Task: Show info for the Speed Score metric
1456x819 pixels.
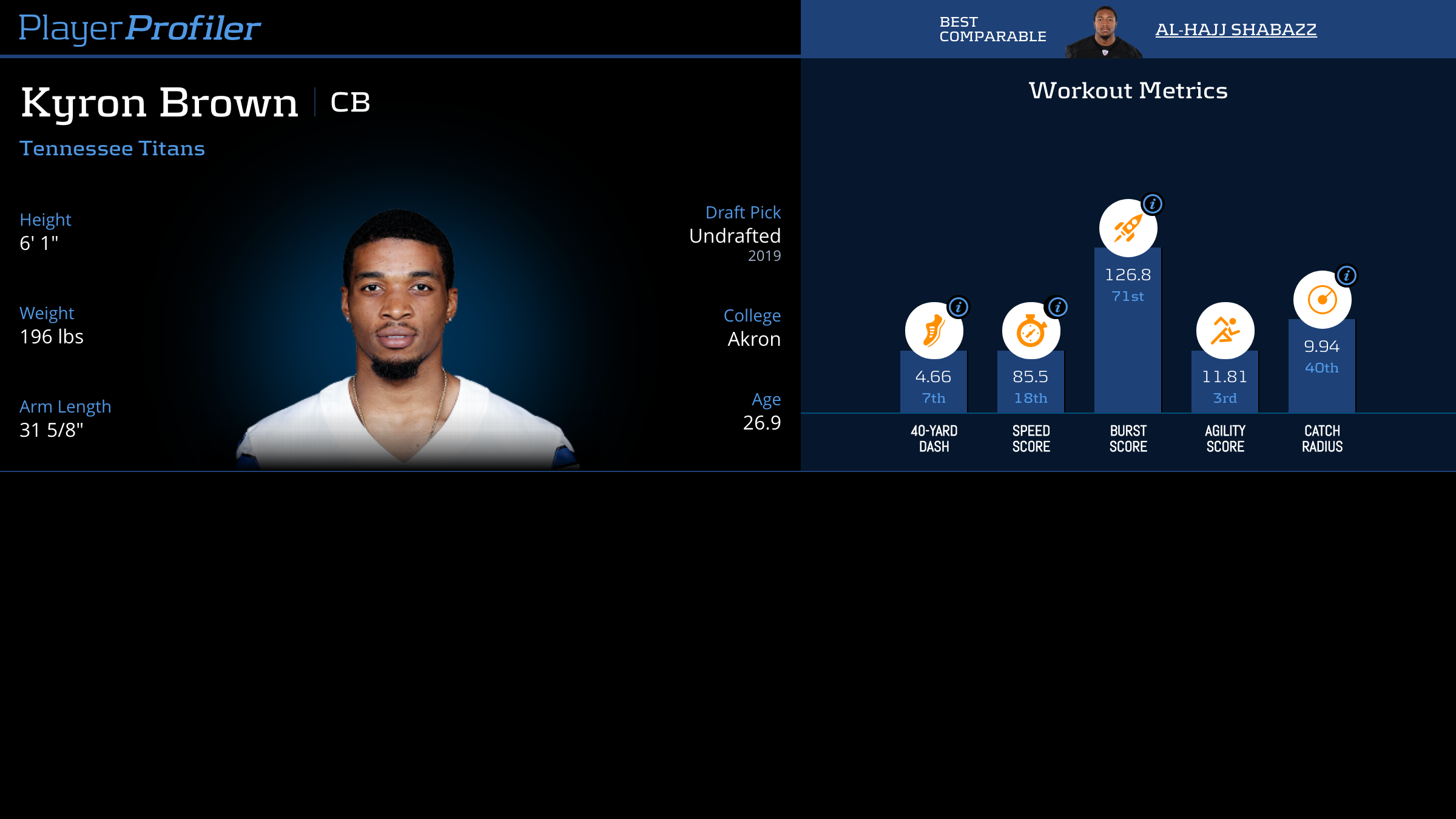Action: pyautogui.click(x=1058, y=307)
